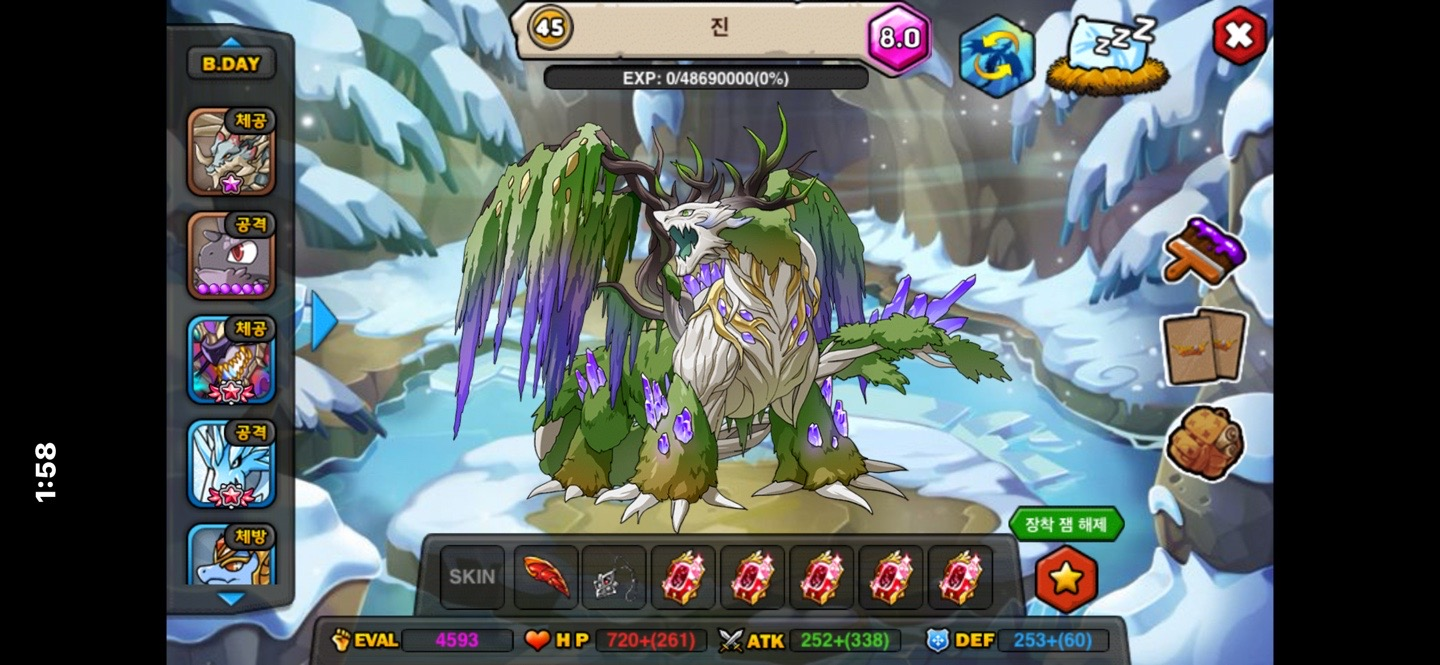Select the grey dragon with red eye
Image resolution: width=1440 pixels, height=665 pixels.
(231, 256)
